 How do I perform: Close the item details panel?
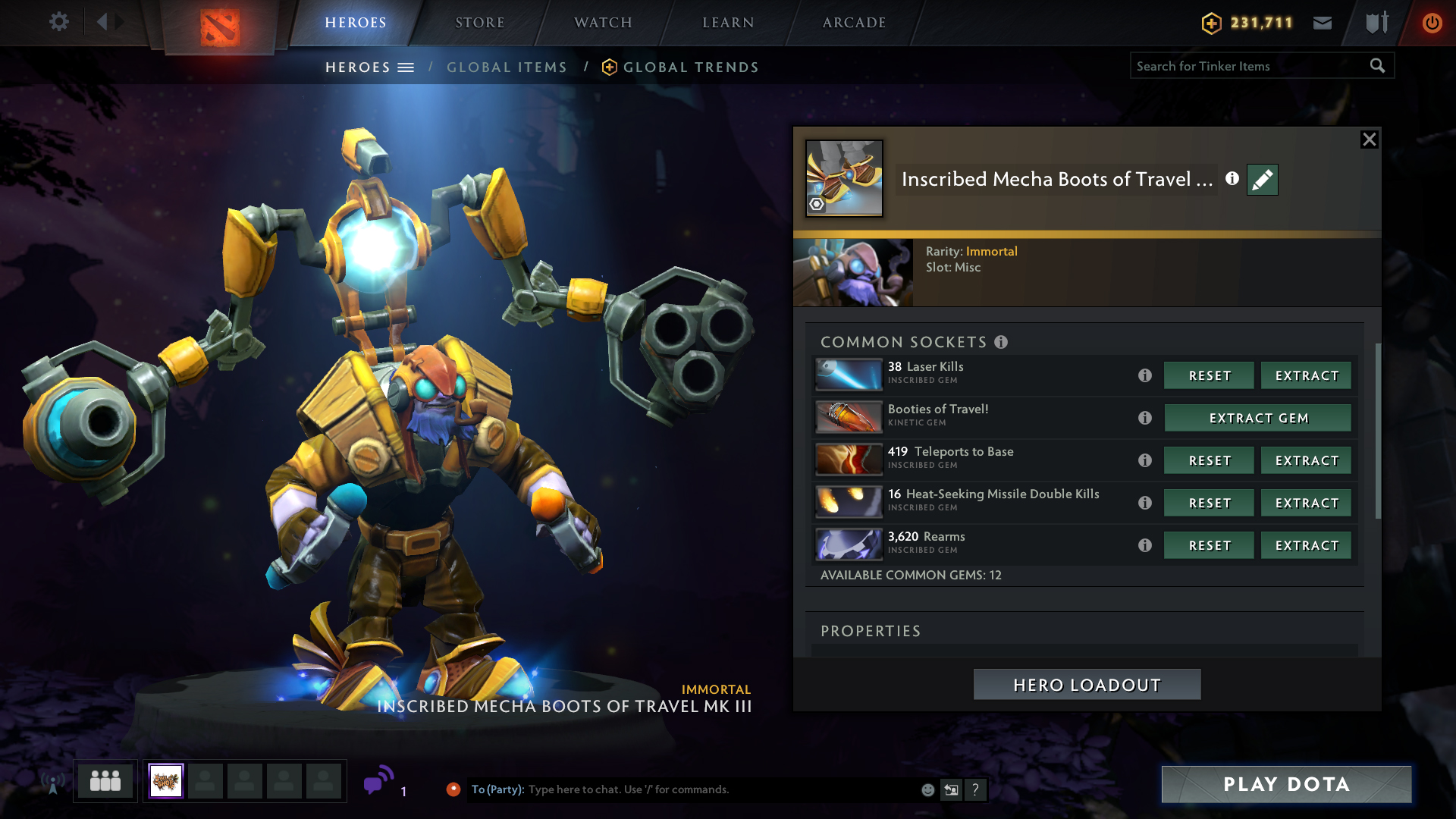pyautogui.click(x=1369, y=140)
